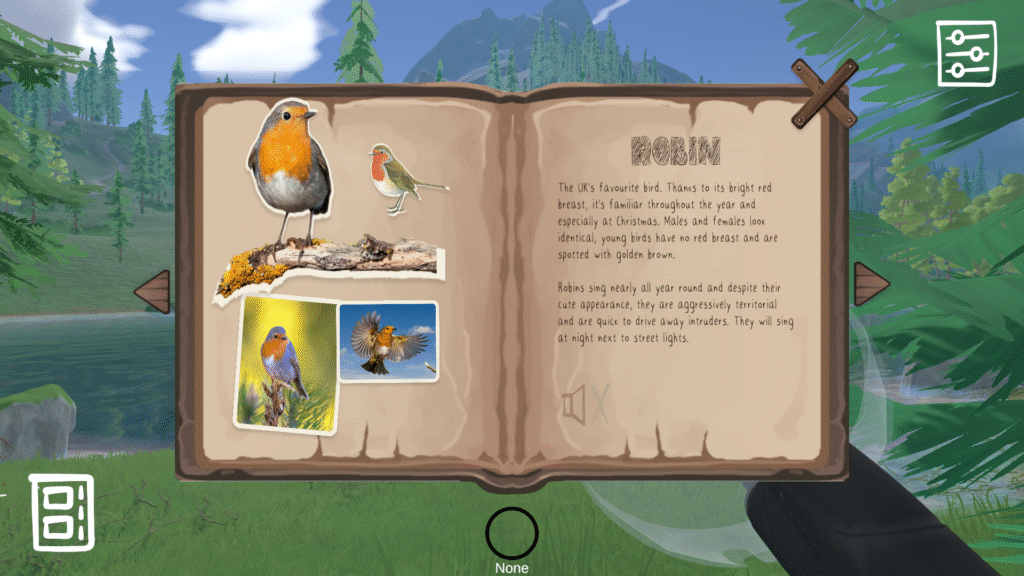Screen dimensions: 1024x576
Task: Flip to the next page of the book
Action: (x=870, y=287)
